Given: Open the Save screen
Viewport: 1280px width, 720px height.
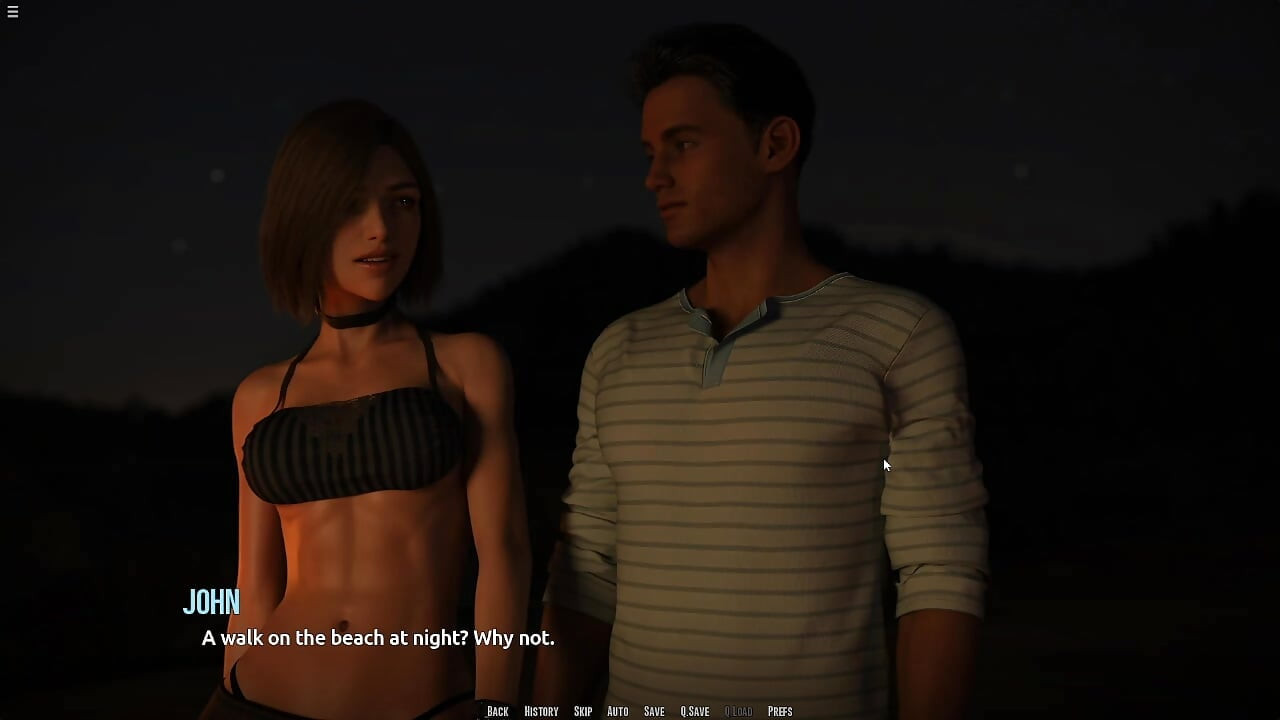Looking at the screenshot, I should tap(654, 711).
